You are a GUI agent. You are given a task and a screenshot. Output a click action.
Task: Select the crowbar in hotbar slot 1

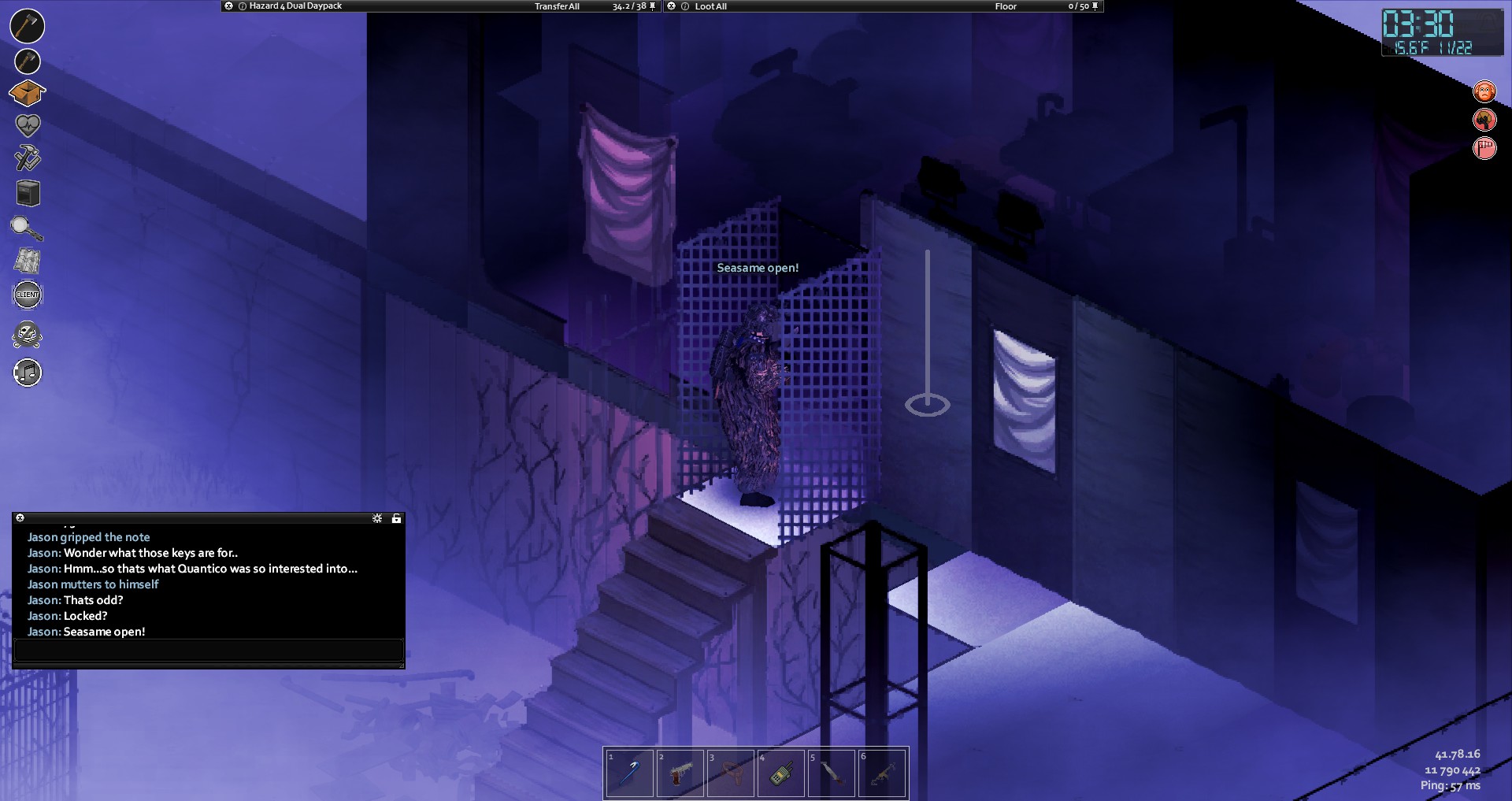tap(629, 773)
